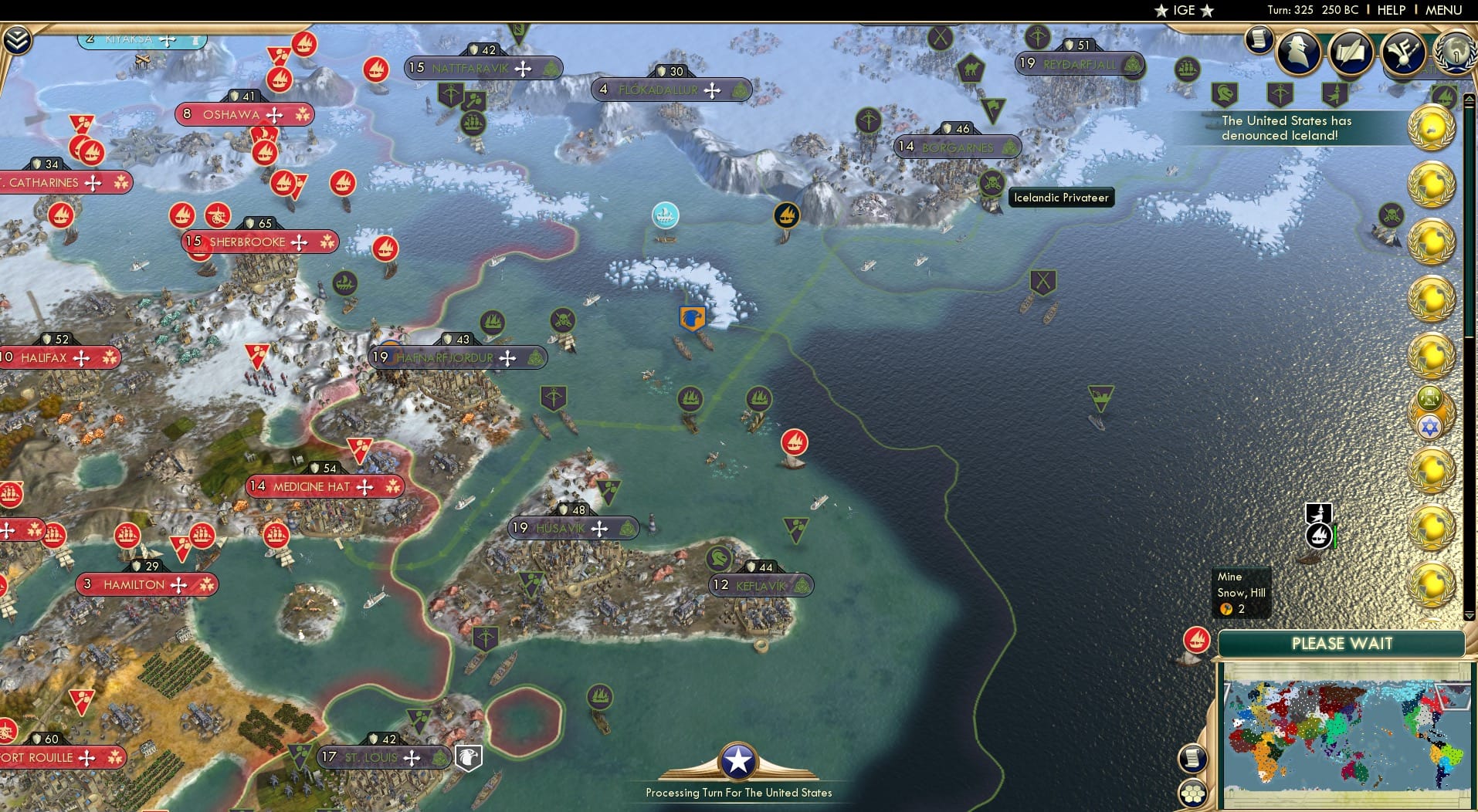Click the red trade ship alert beside the minimap
The height and width of the screenshot is (812, 1478).
(x=1196, y=640)
